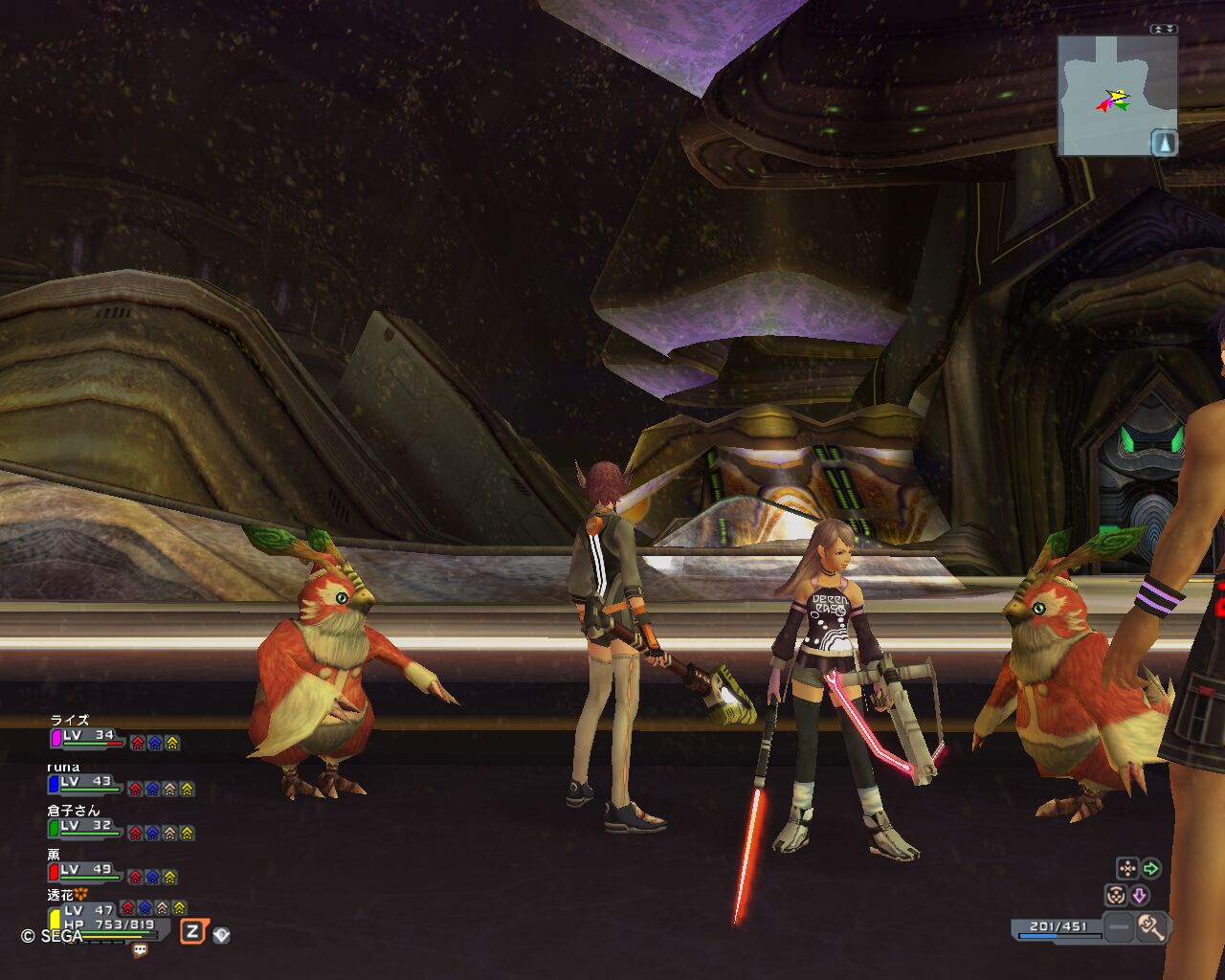1225x980 pixels.
Task: Open the chat speech bubble icon
Action: (x=141, y=950)
